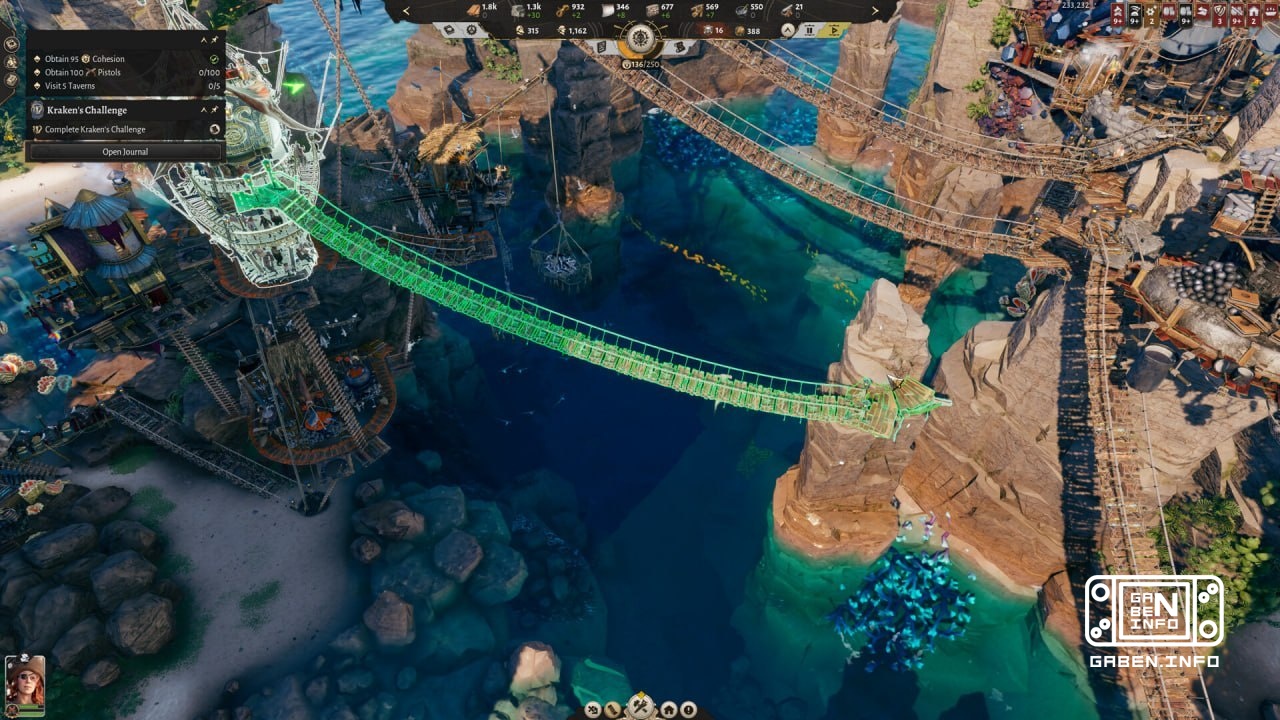
Task: Open the build menu hammer icon
Action: (x=639, y=704)
